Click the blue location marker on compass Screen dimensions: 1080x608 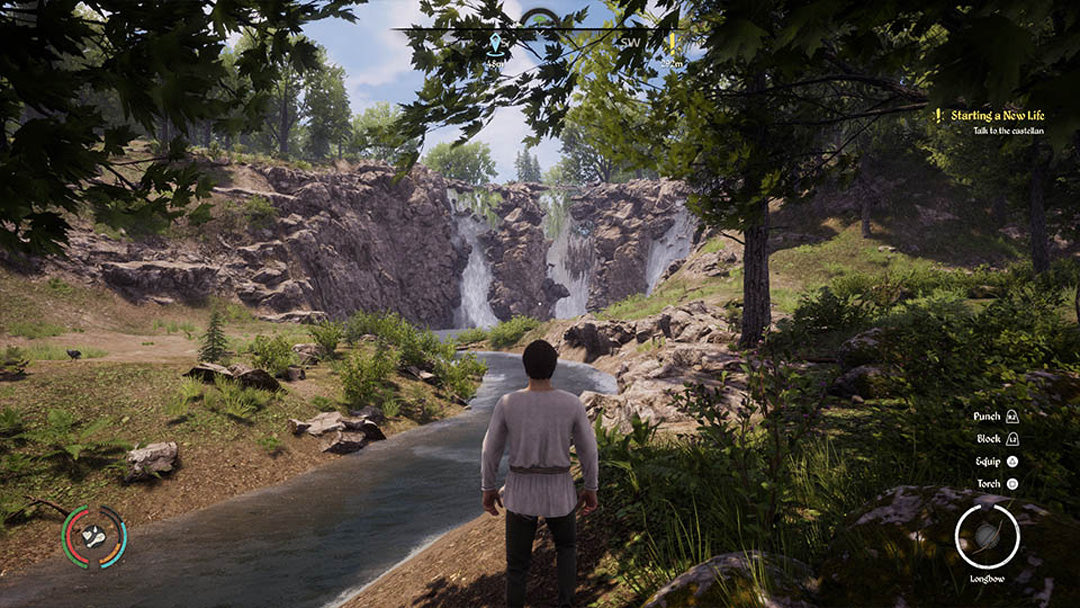(494, 44)
